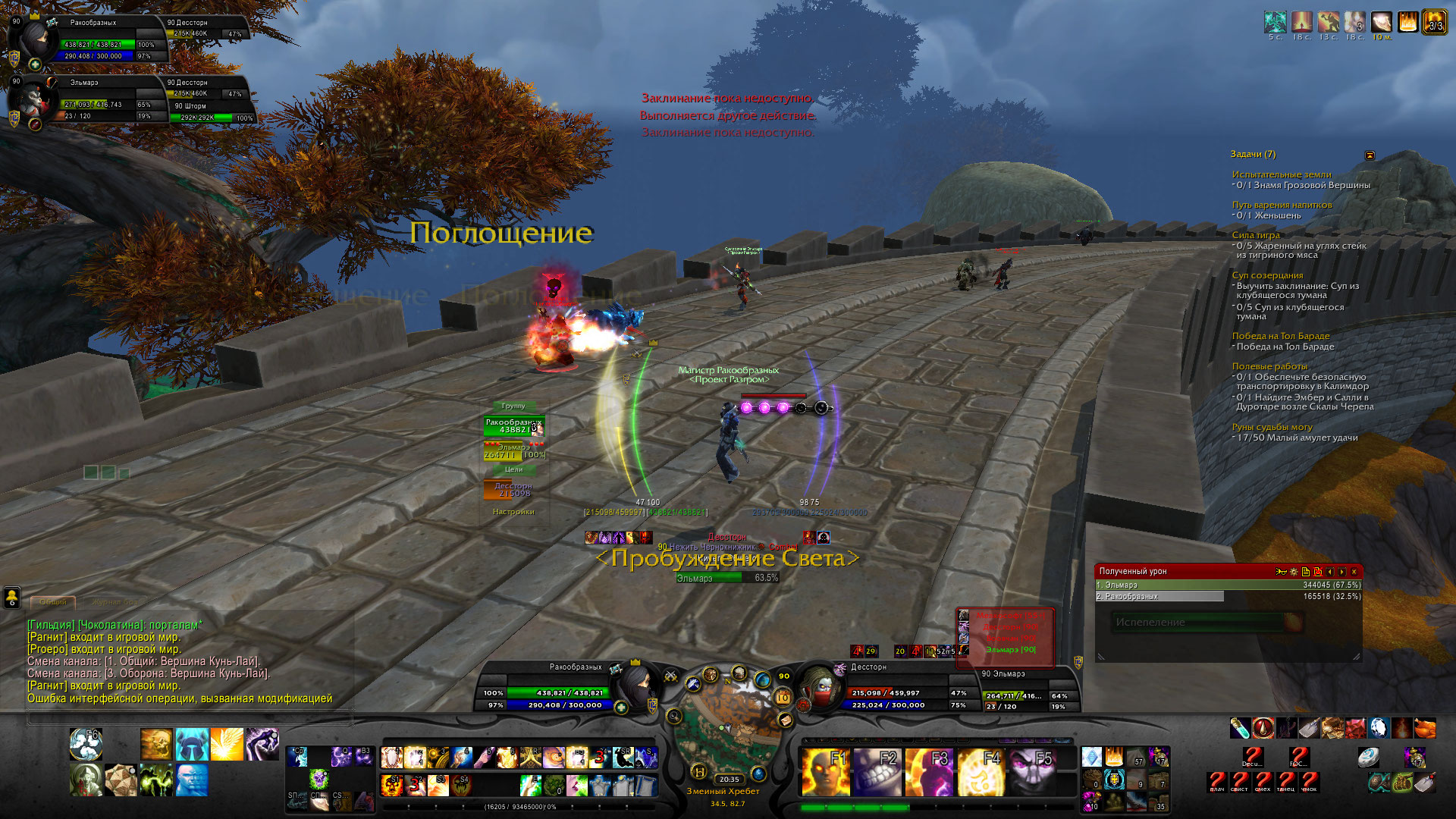This screenshot has width=1456, height=819.
Task: Activate the F1 glowing-eyed face ability
Action: [824, 771]
